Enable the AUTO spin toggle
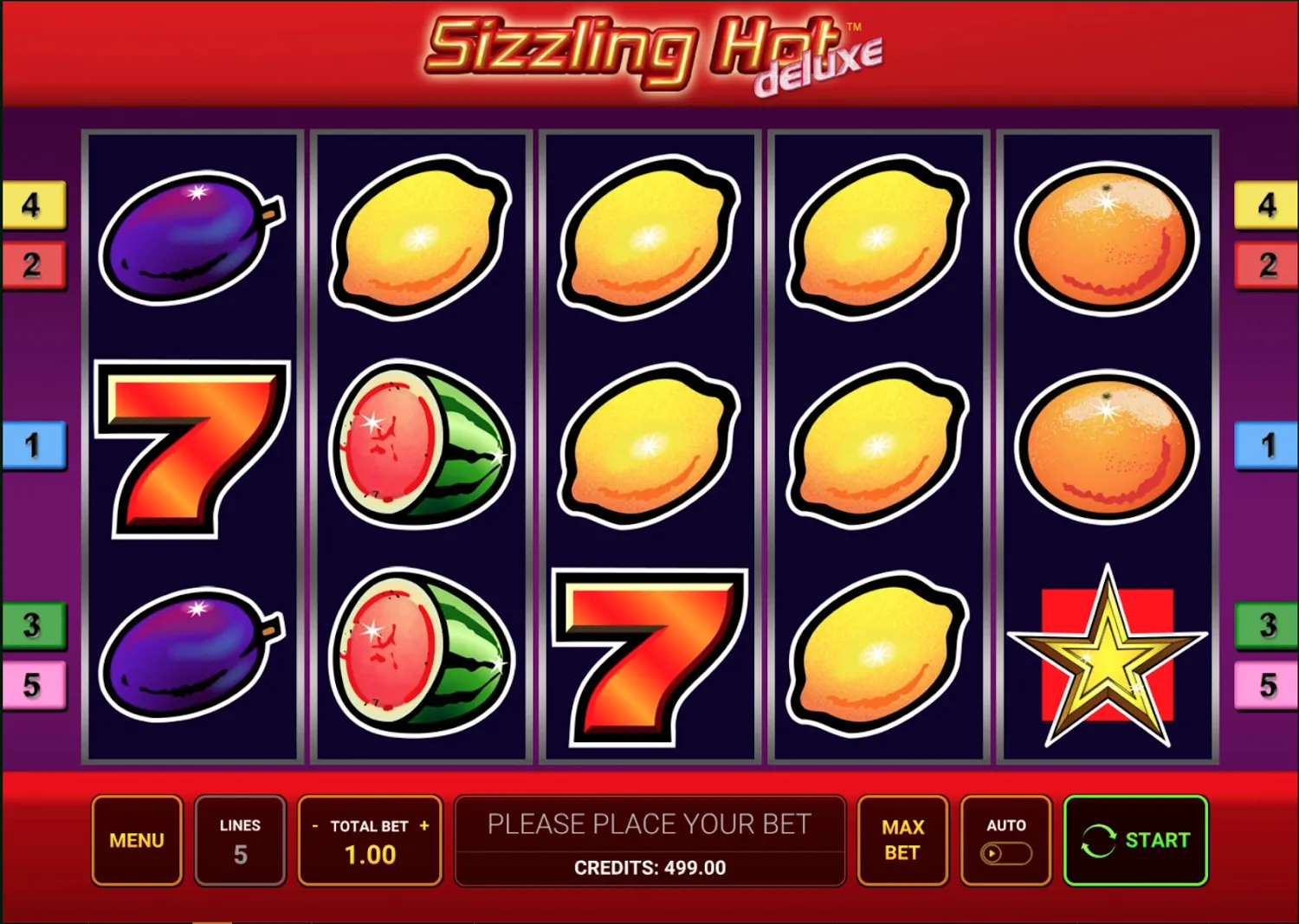This screenshot has height=924, width=1299. point(1005,853)
